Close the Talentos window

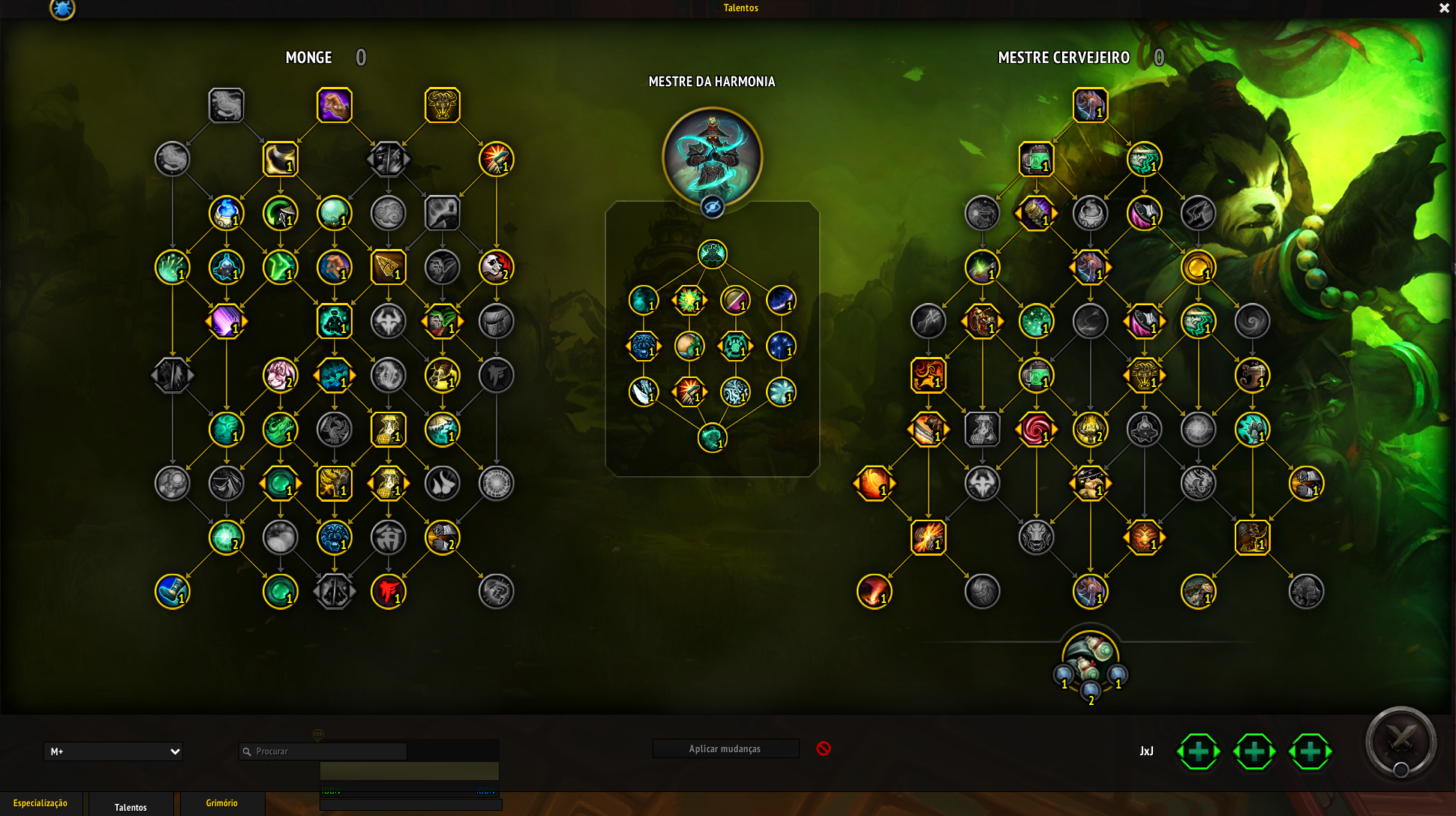[1443, 8]
